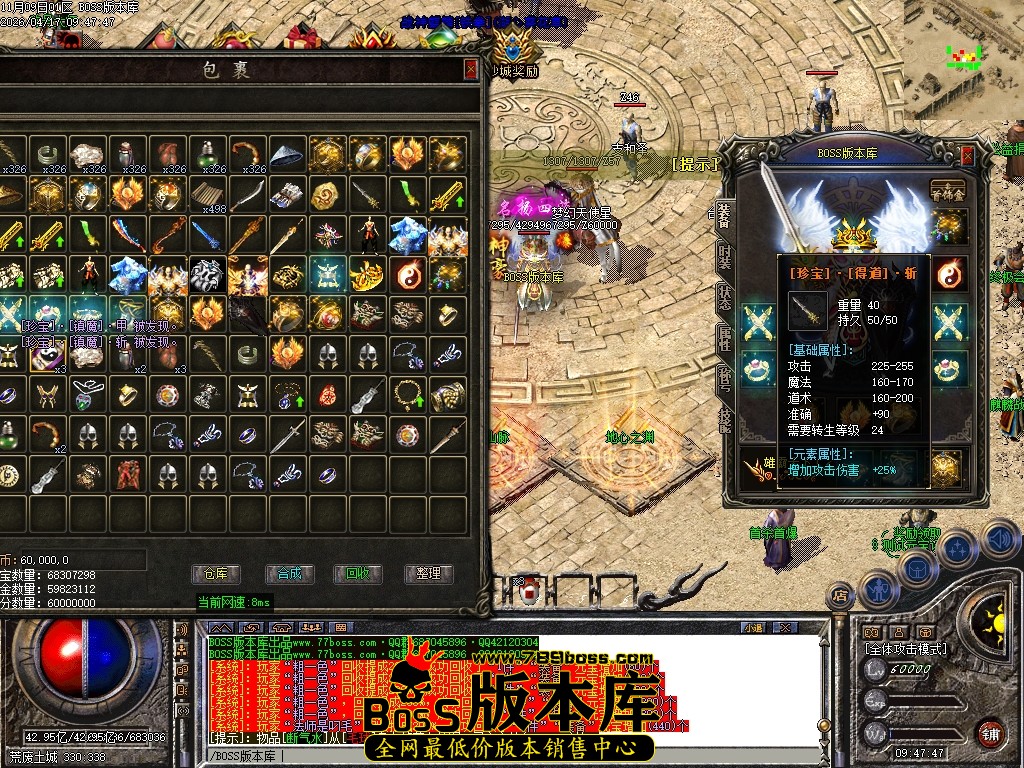Switch to the 装备 equipment tab
1024x768 pixels.
724,213
